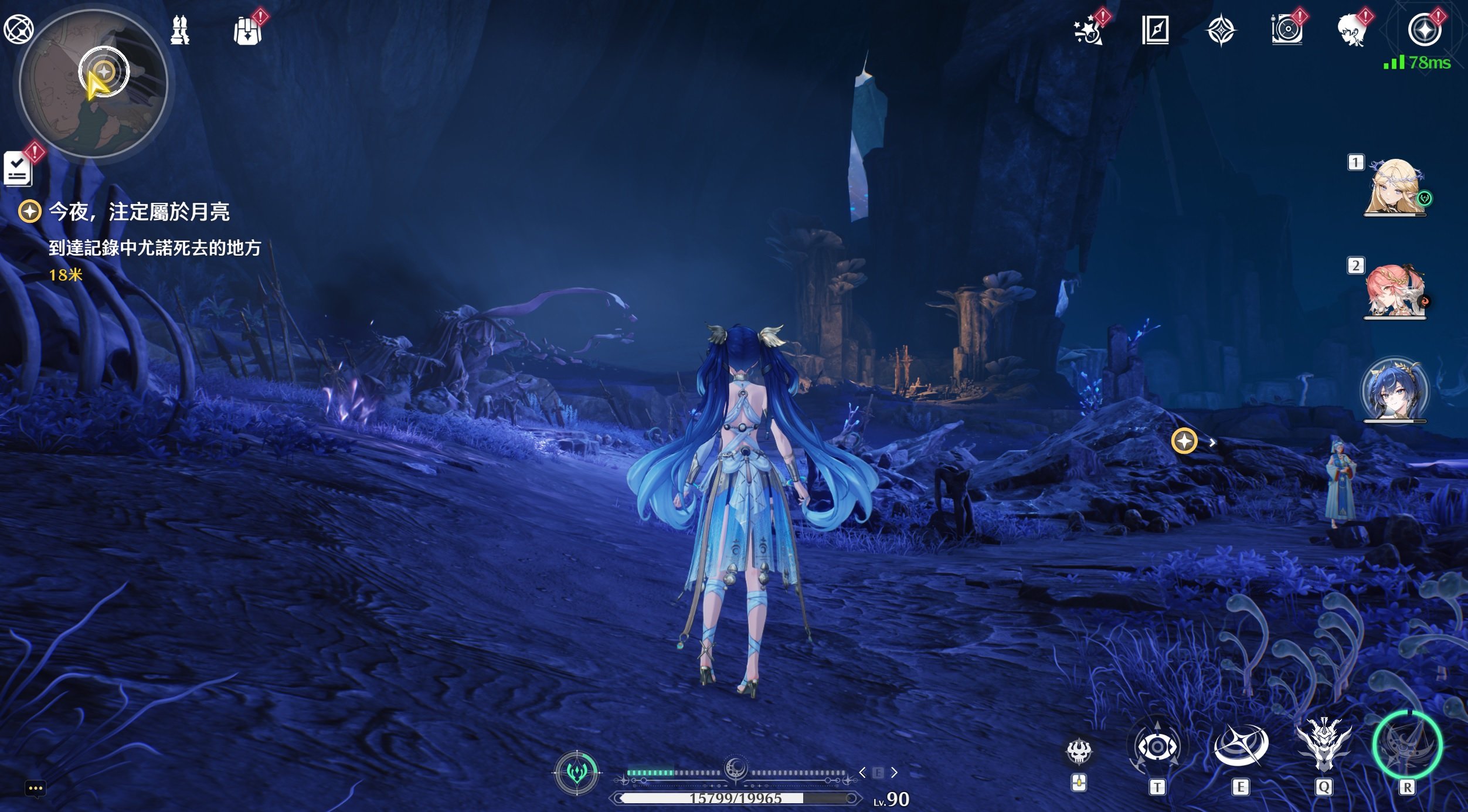Open the character head profile icon
Image resolution: width=1468 pixels, height=812 pixels.
click(1353, 30)
